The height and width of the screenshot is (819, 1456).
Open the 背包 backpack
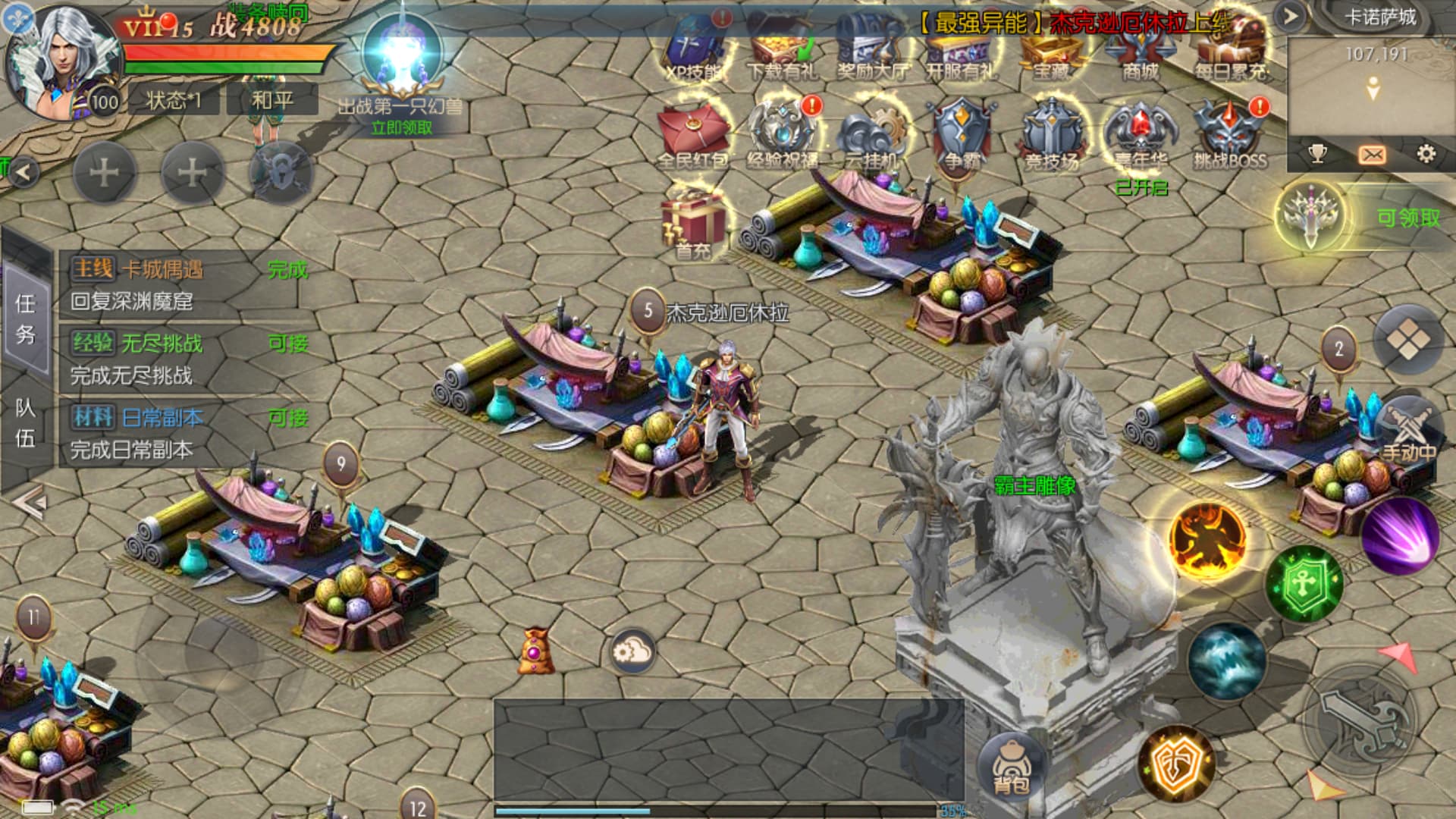pyautogui.click(x=1010, y=764)
